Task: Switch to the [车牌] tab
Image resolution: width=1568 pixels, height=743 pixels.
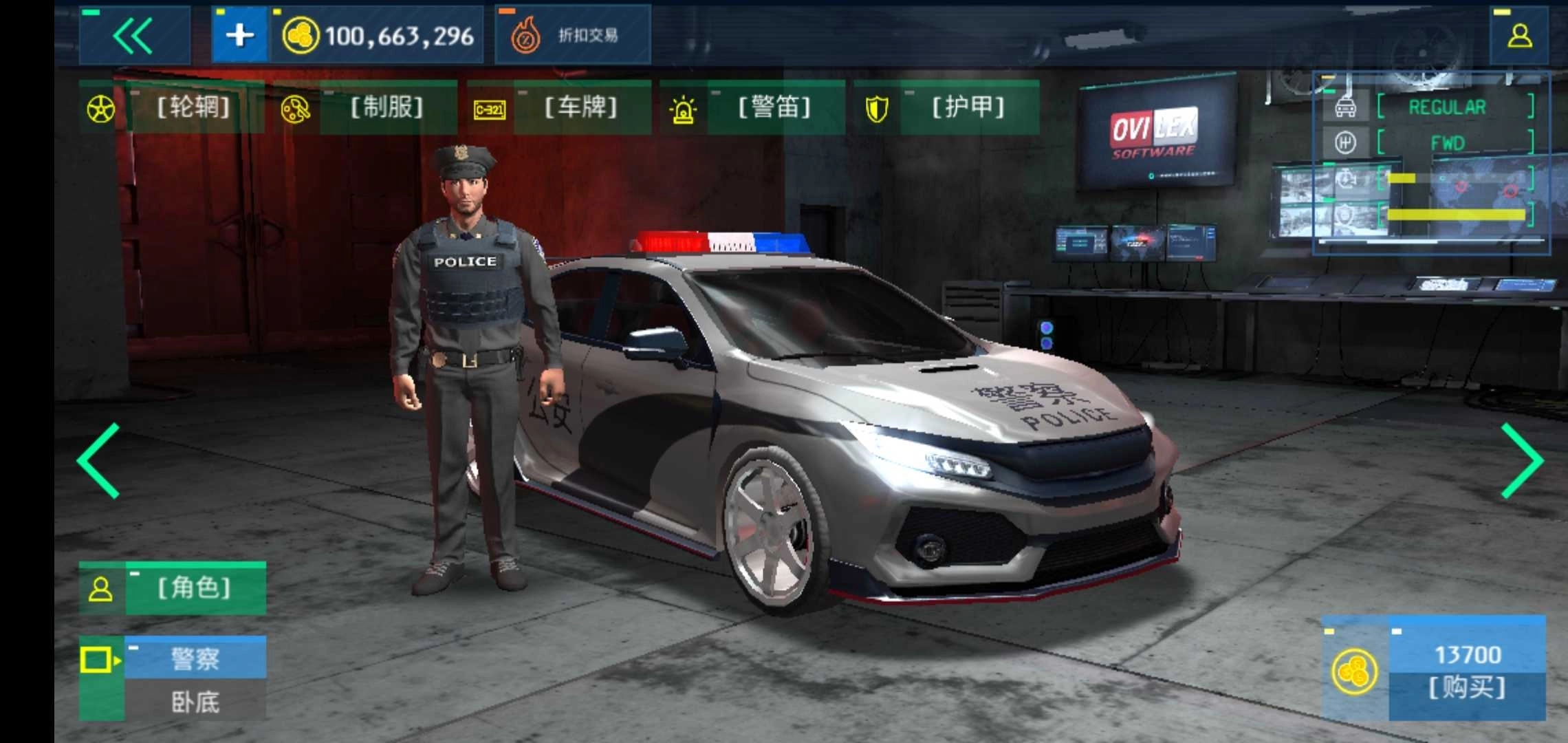Action: click(x=581, y=107)
